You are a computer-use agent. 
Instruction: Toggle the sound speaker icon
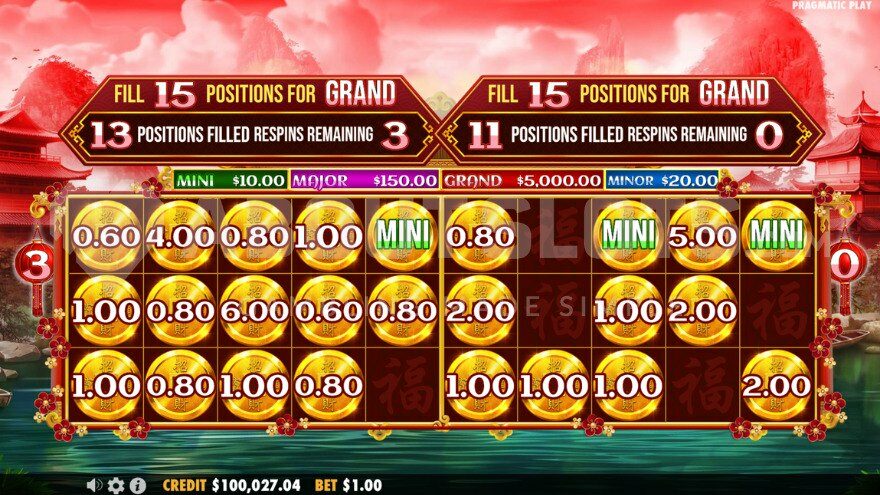(x=95, y=485)
